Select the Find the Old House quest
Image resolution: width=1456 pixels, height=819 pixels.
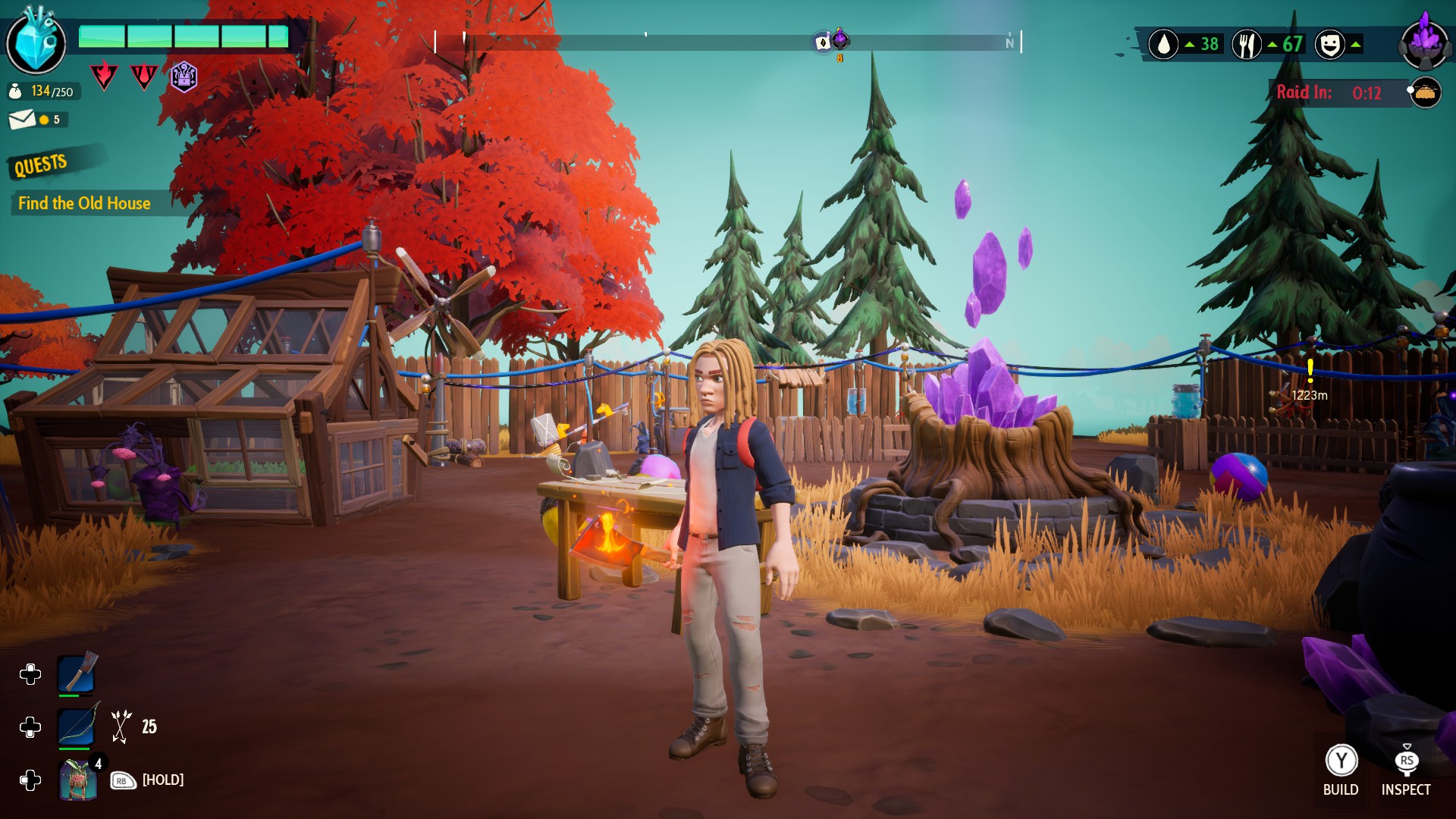click(x=84, y=203)
